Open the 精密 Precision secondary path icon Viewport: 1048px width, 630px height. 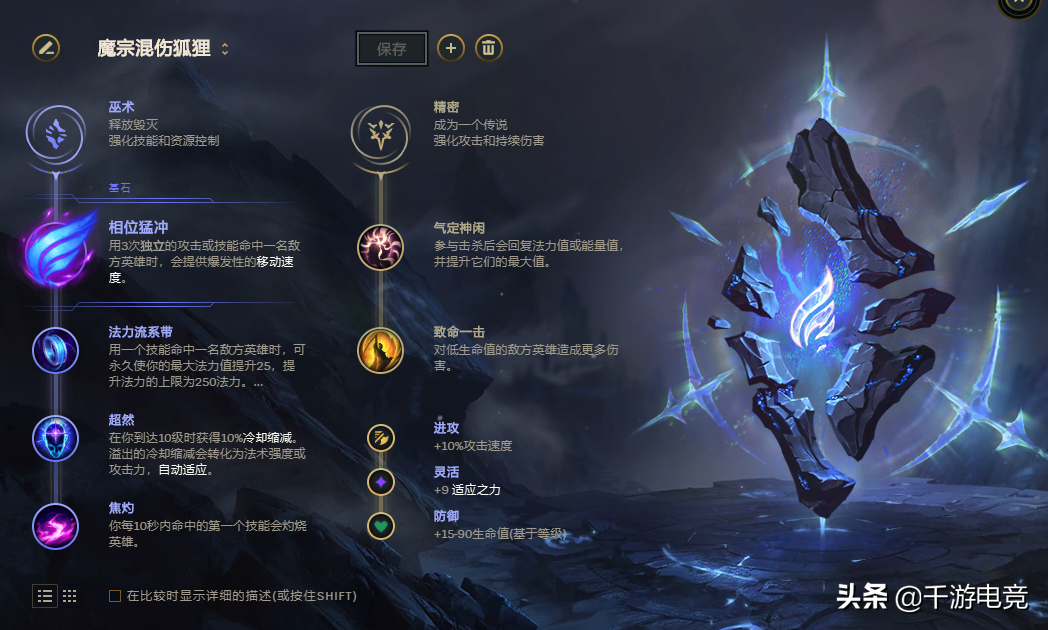pyautogui.click(x=380, y=131)
